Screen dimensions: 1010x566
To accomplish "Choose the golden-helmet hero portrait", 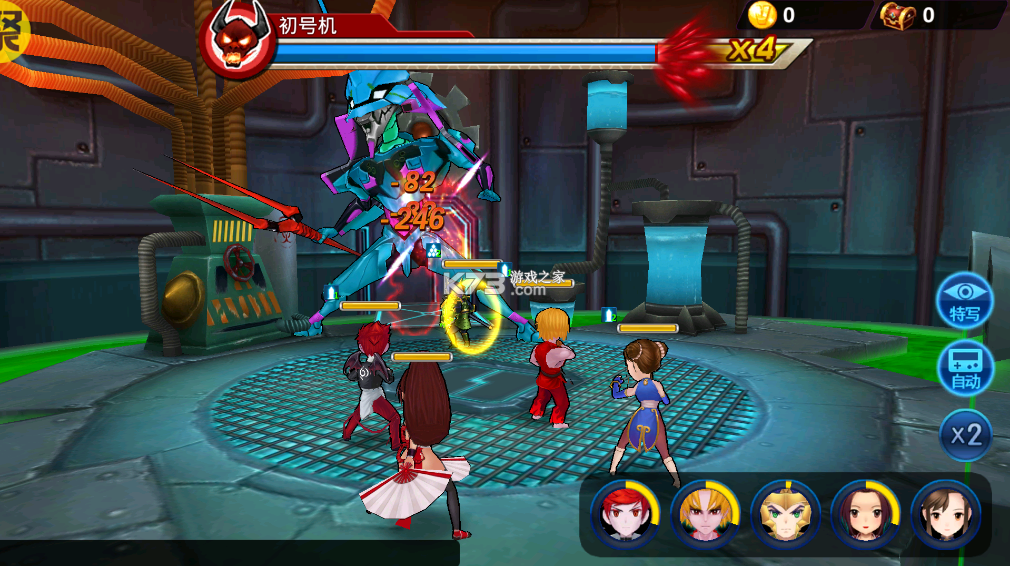I will pyautogui.click(x=785, y=514).
